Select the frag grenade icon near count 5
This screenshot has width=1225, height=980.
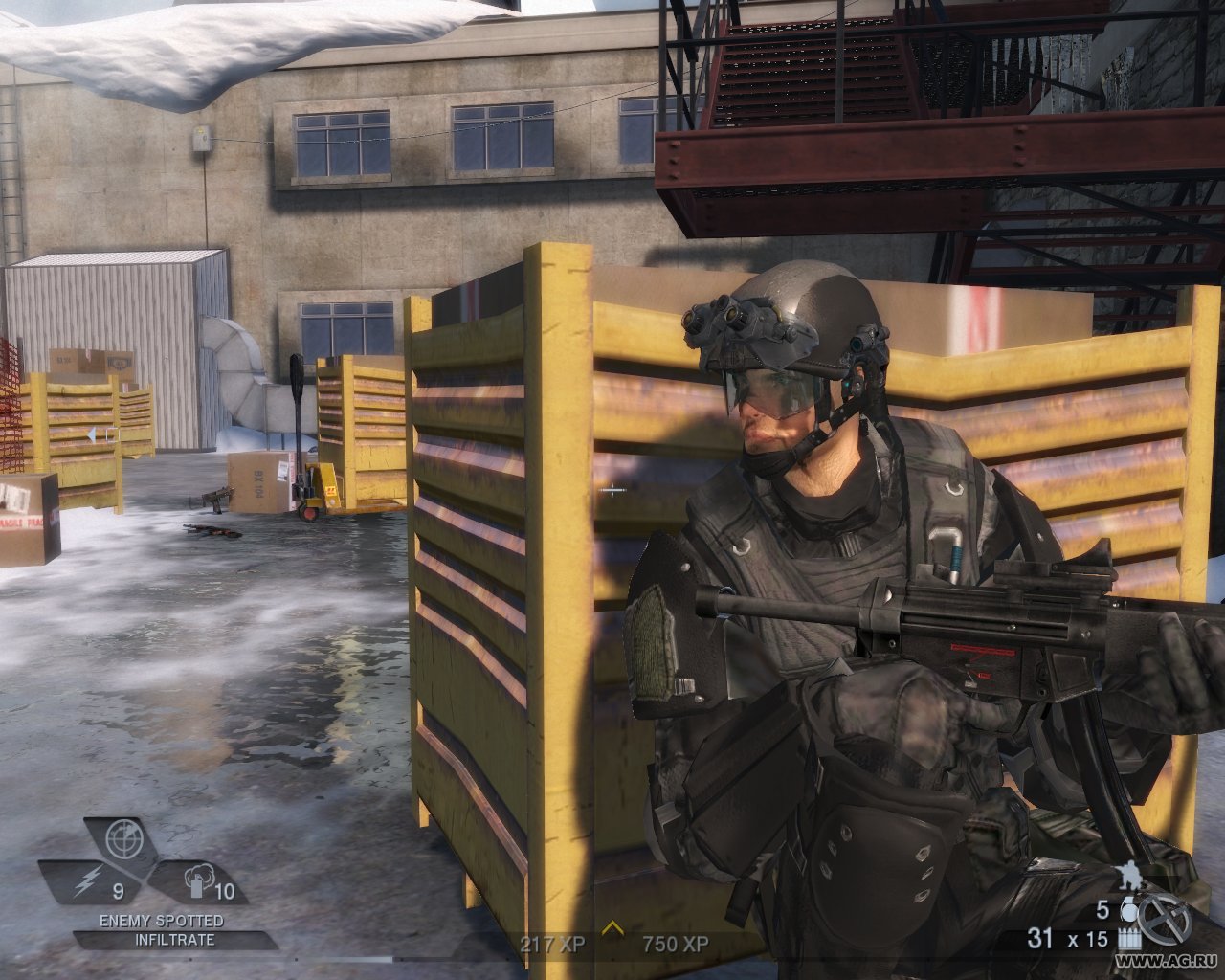(x=1128, y=911)
